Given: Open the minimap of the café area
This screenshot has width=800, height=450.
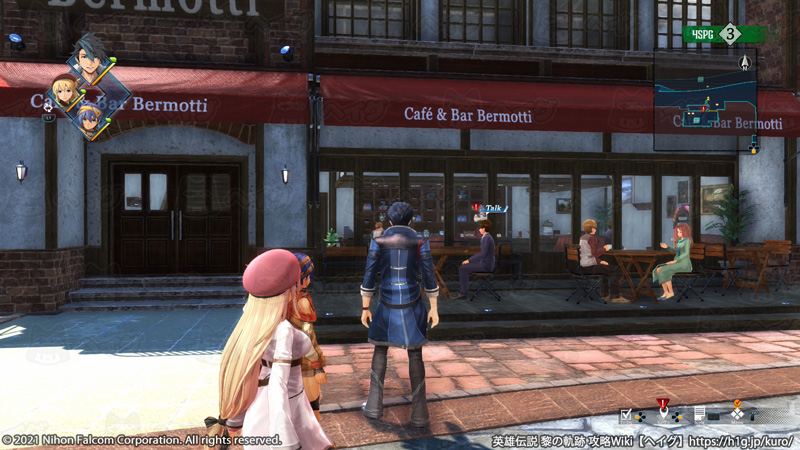Looking at the screenshot, I should pyautogui.click(x=704, y=106).
